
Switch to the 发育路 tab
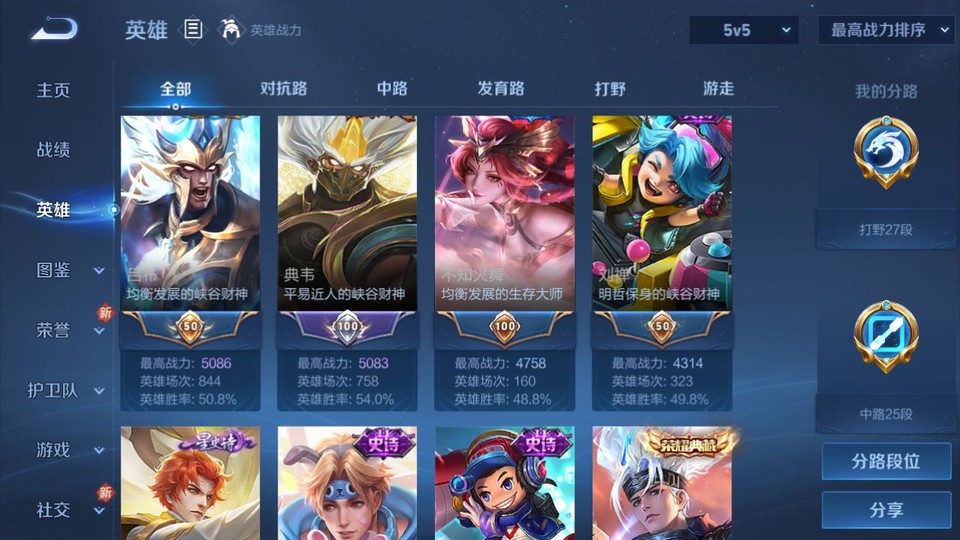[x=501, y=88]
